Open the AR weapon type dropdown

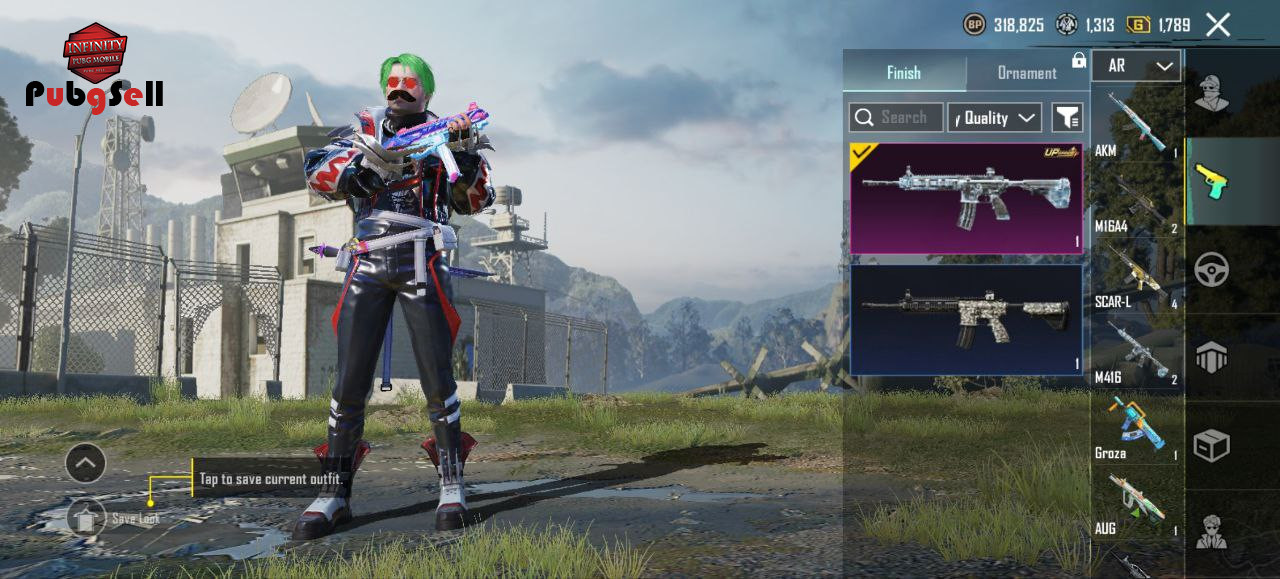(x=1137, y=66)
